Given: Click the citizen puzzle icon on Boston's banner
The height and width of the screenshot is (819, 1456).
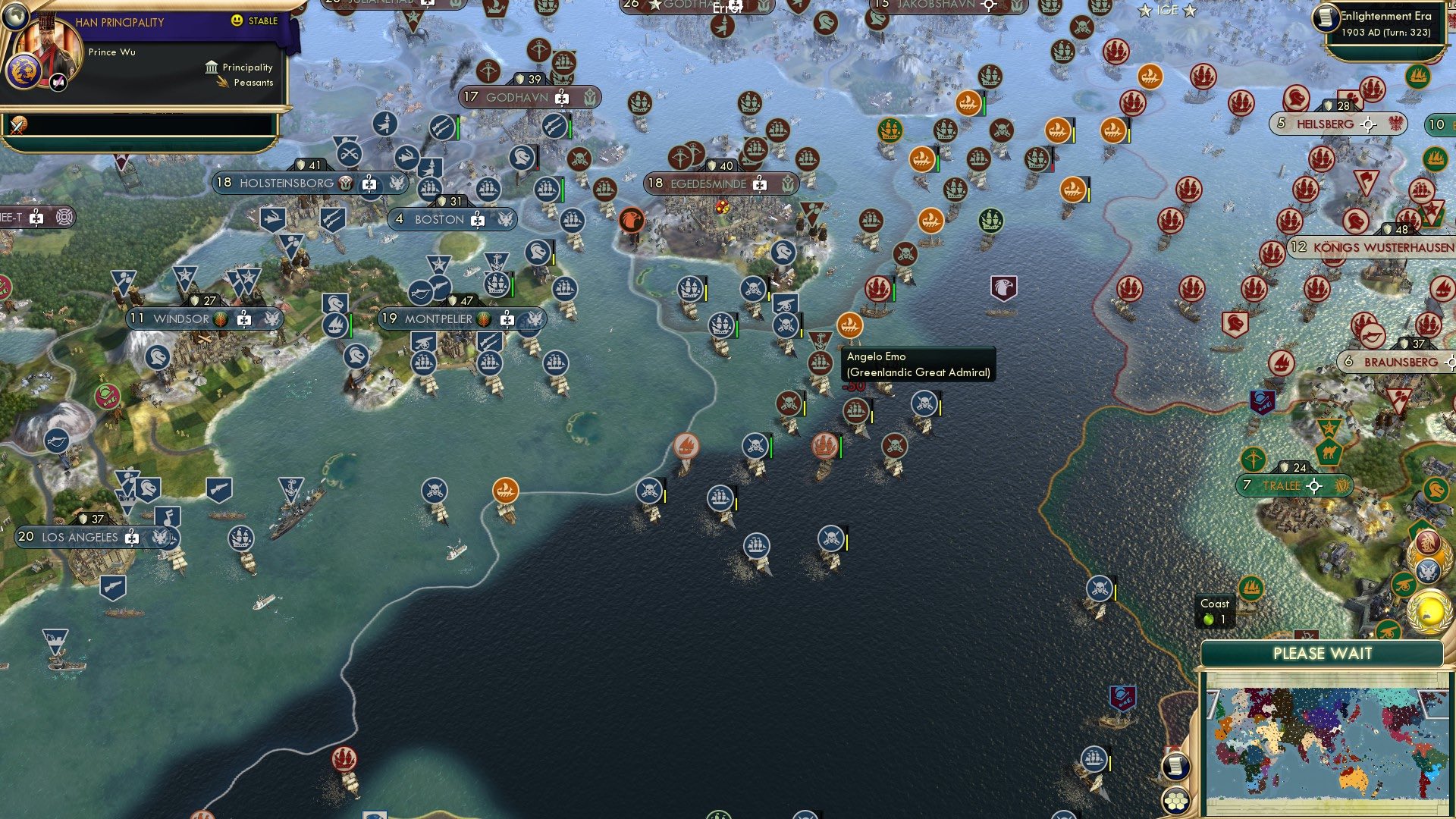Looking at the screenshot, I should coord(477,220).
